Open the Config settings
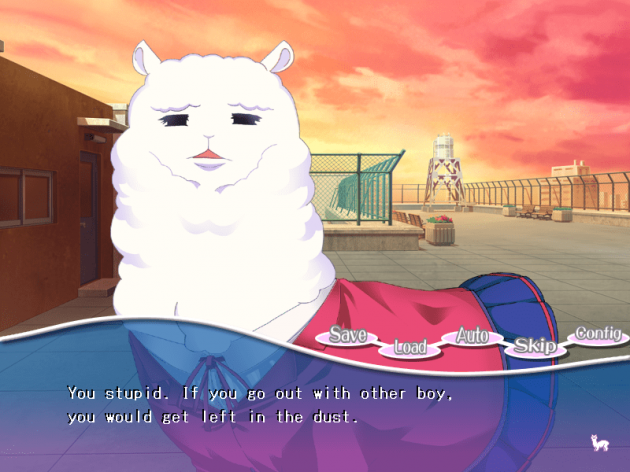 tap(598, 335)
